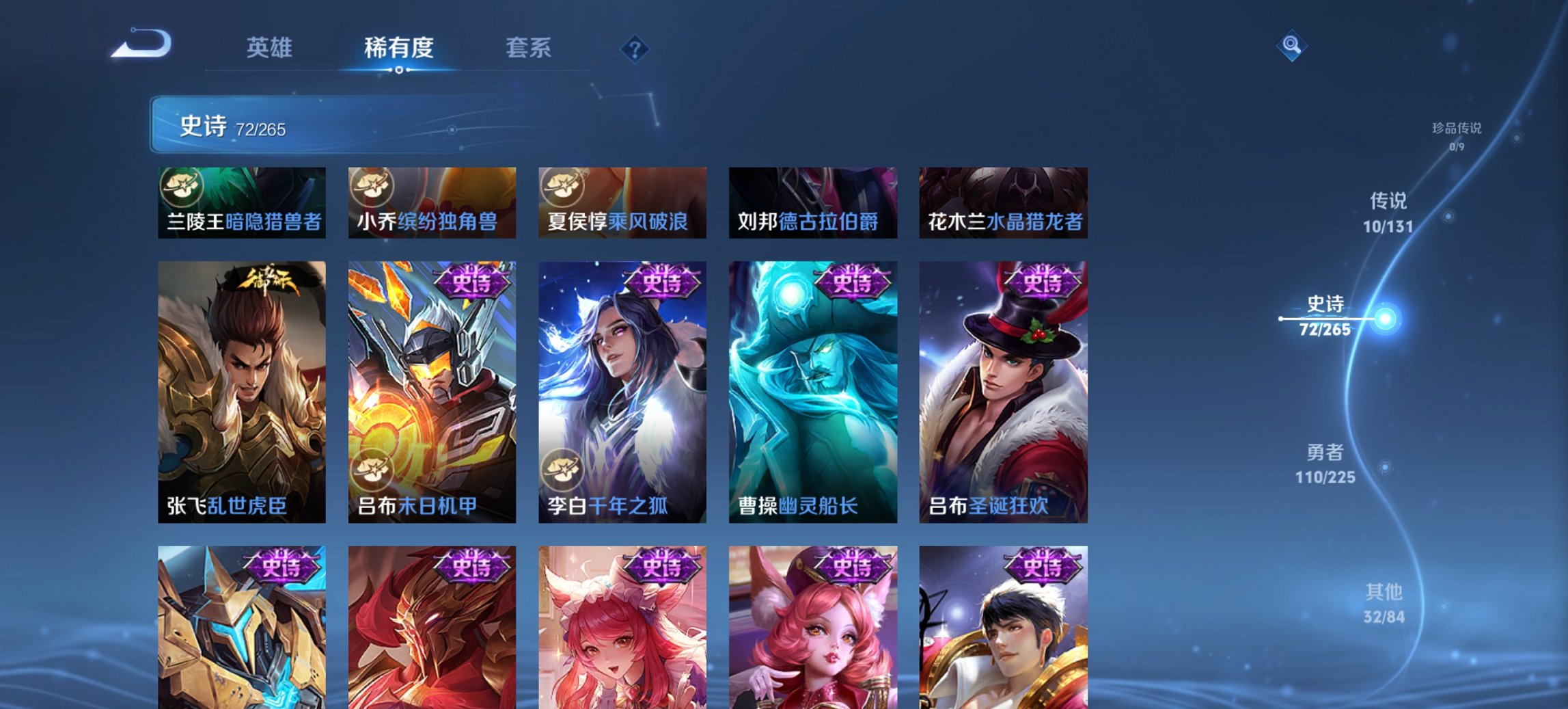Open the question mark help icon
1568x709 pixels.
634,48
